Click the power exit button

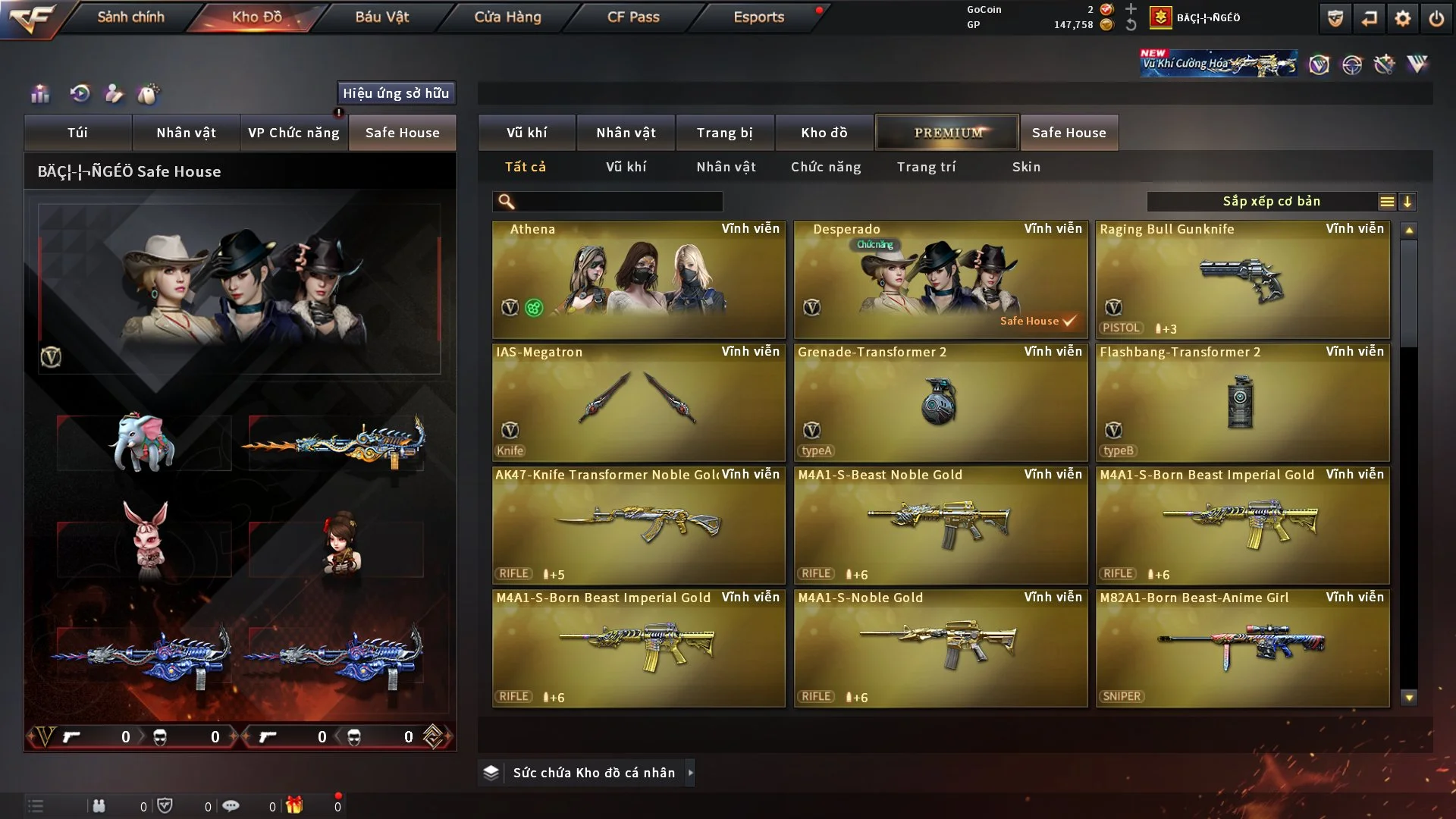[1436, 18]
